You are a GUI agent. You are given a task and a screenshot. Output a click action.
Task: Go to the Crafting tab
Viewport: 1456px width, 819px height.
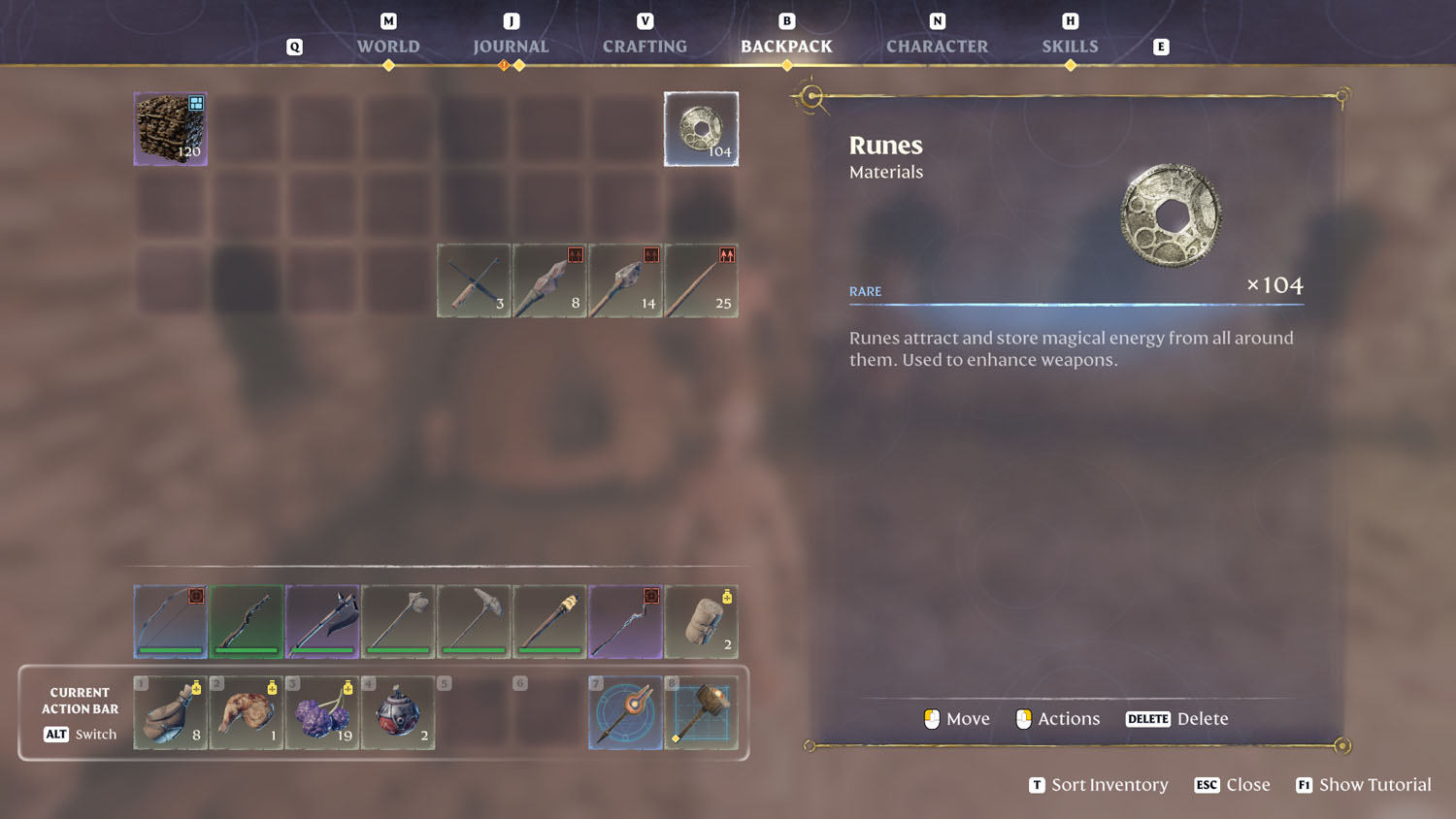pyautogui.click(x=645, y=46)
